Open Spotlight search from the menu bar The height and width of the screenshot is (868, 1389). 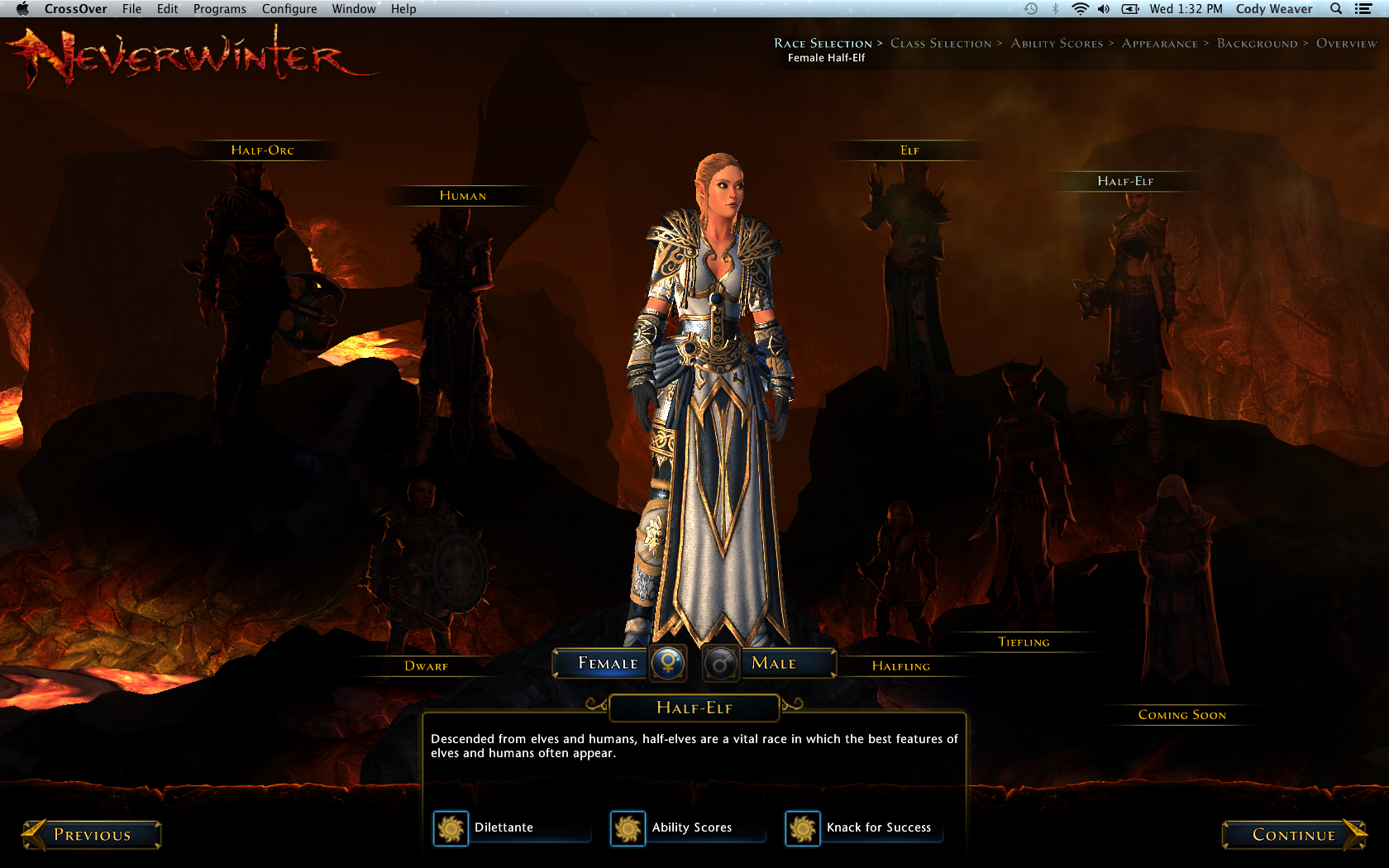tap(1335, 9)
